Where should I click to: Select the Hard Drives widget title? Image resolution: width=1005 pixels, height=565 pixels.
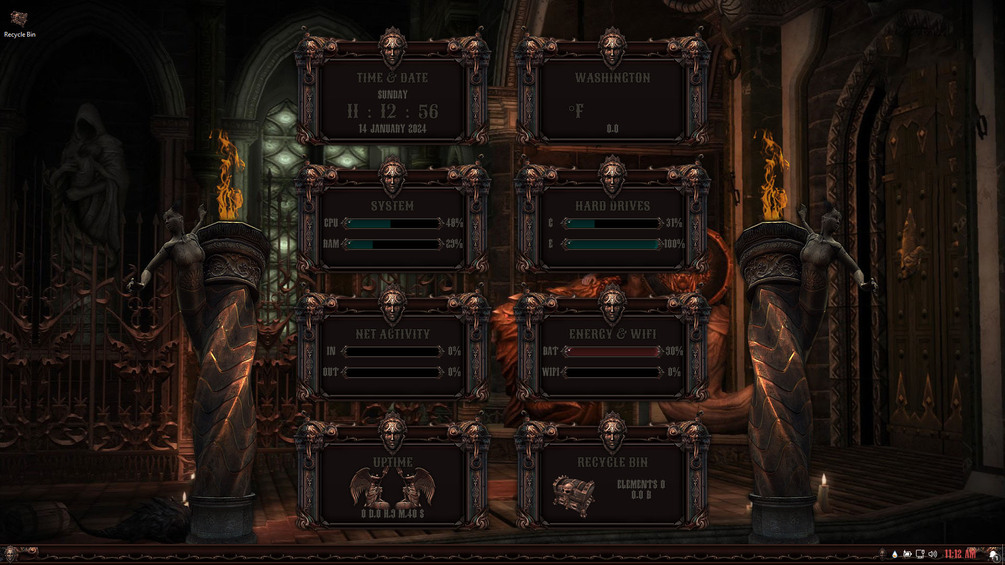click(612, 205)
